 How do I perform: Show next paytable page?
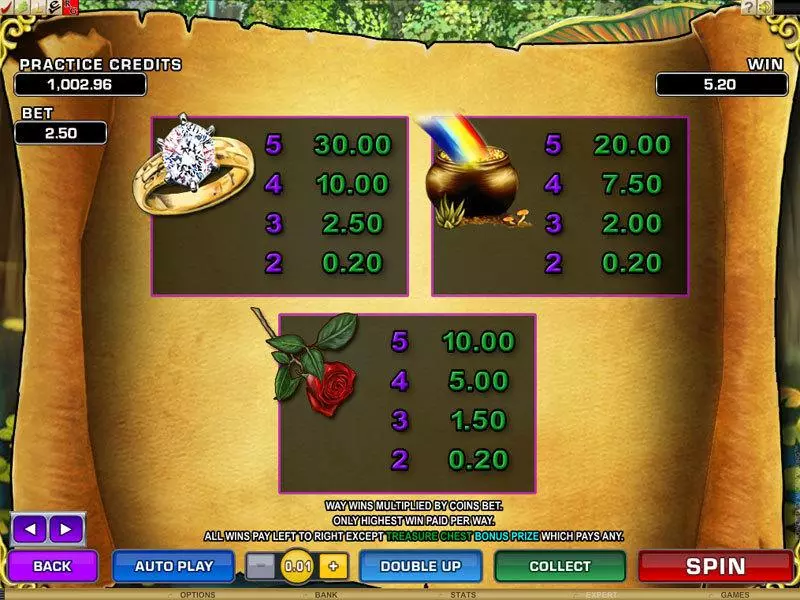(x=65, y=528)
